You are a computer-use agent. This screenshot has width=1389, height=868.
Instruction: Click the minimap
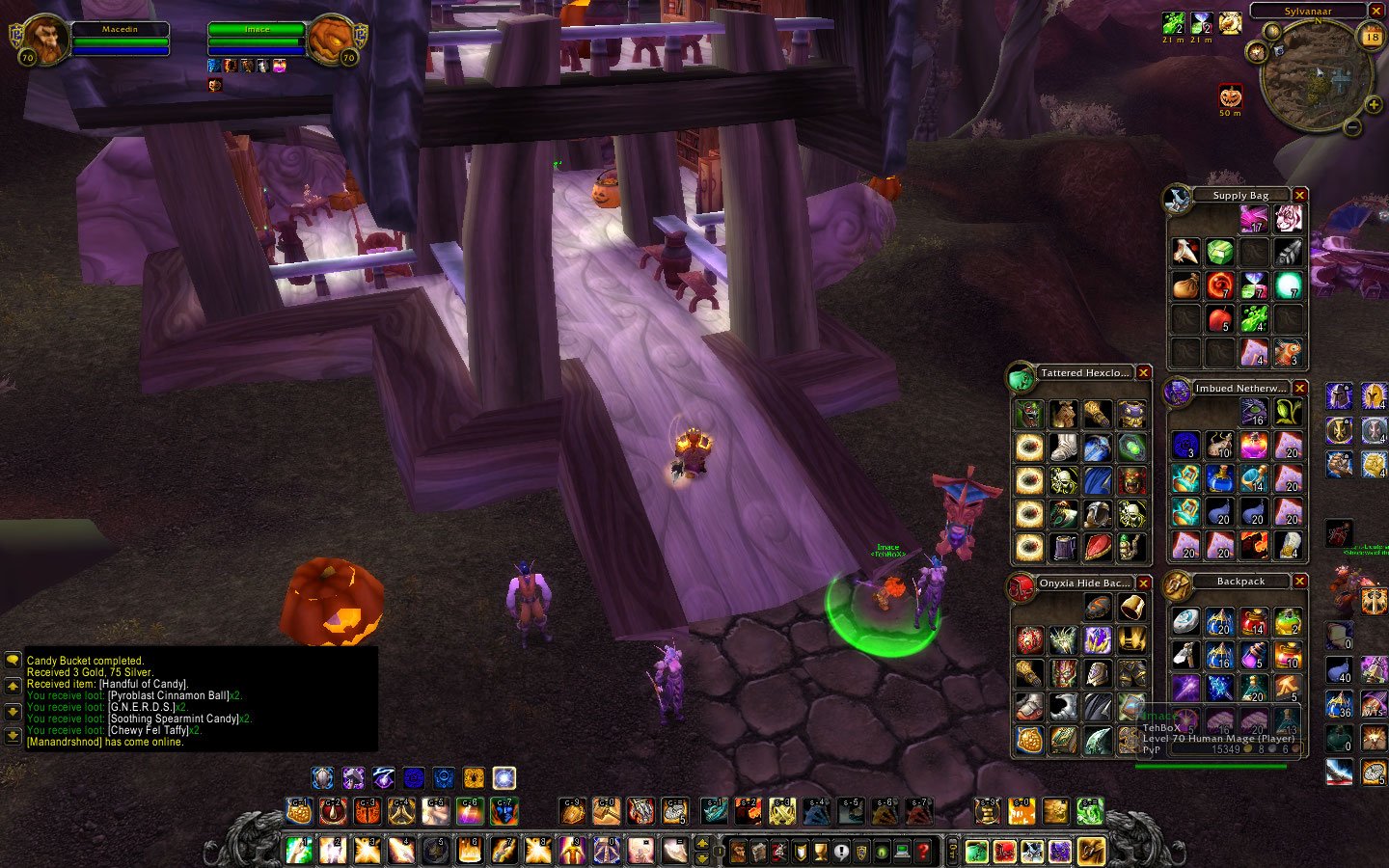tap(1316, 75)
